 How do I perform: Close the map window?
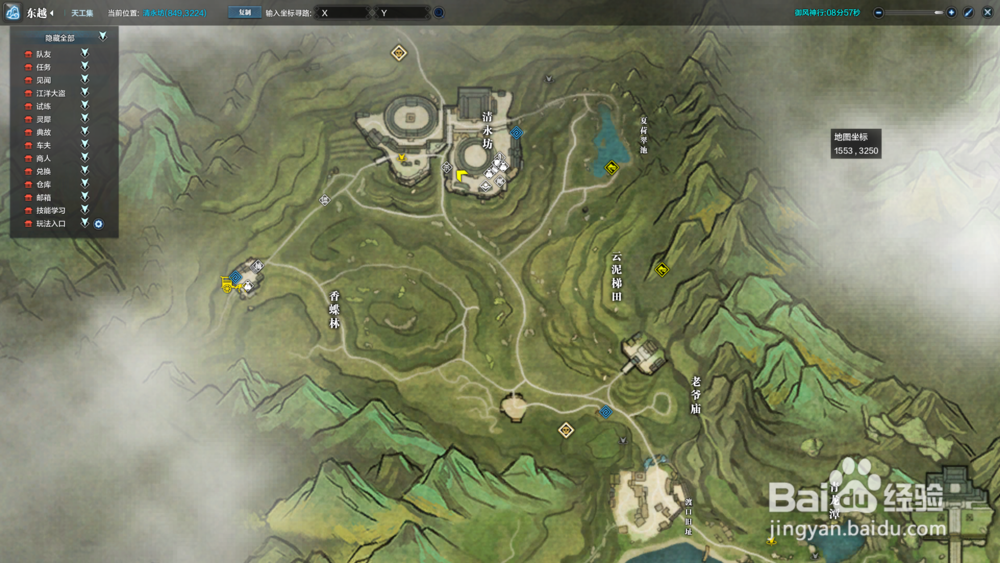point(986,13)
